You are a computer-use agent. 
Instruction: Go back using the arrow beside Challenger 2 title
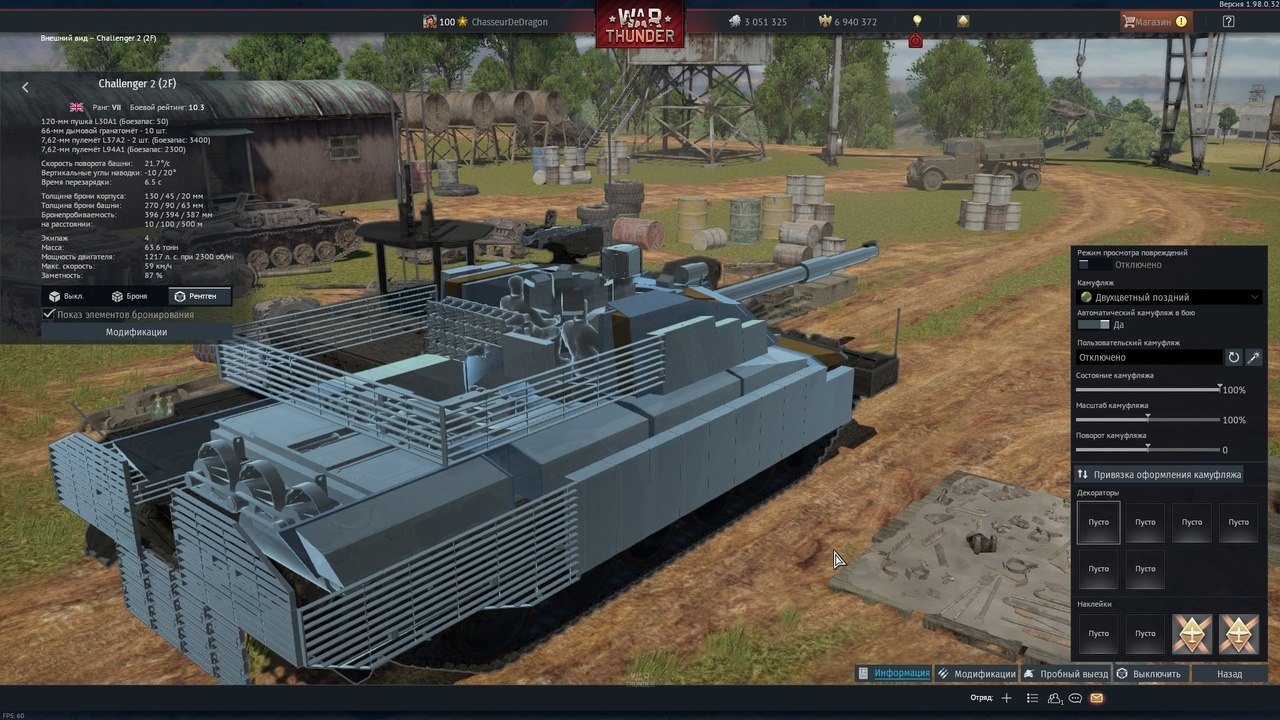tap(26, 88)
